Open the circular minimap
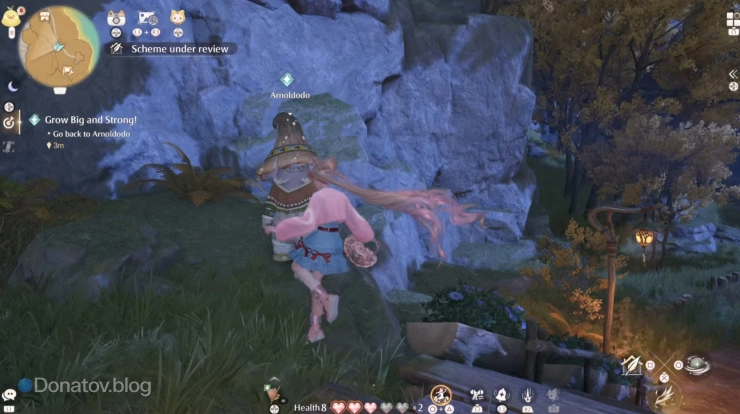This screenshot has width=740, height=414. 59,46
